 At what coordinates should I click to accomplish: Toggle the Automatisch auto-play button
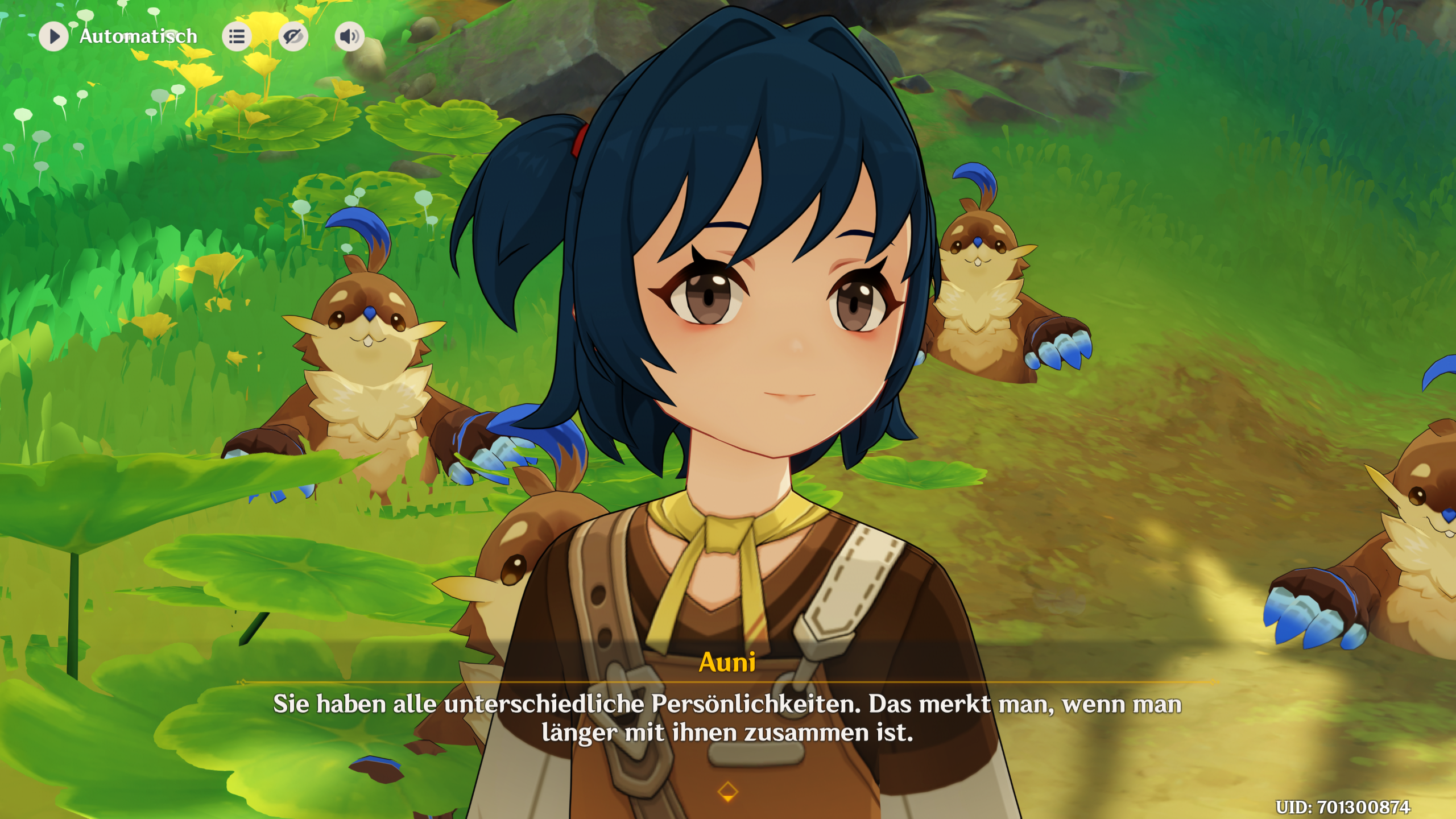point(54,36)
